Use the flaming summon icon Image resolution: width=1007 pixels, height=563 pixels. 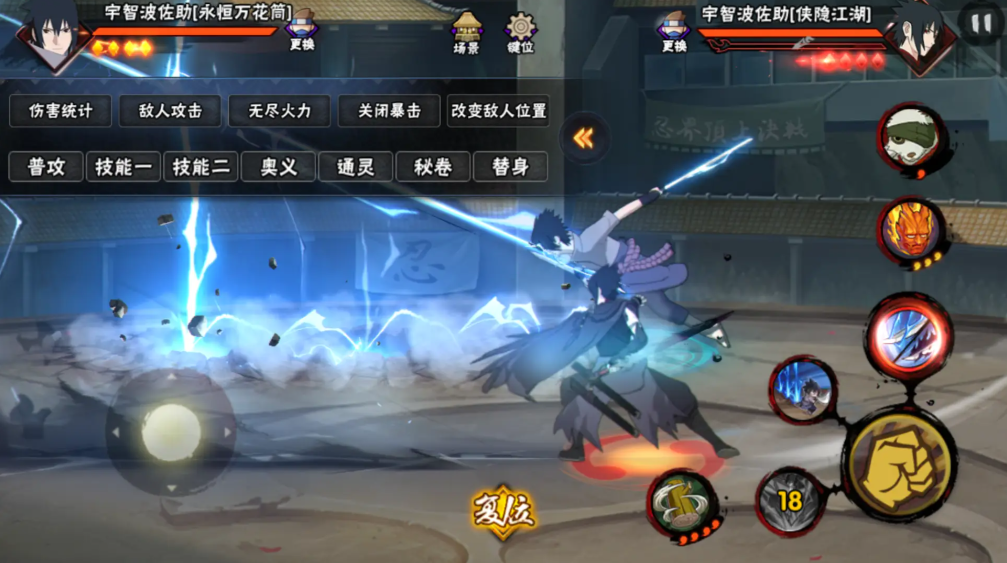point(910,233)
